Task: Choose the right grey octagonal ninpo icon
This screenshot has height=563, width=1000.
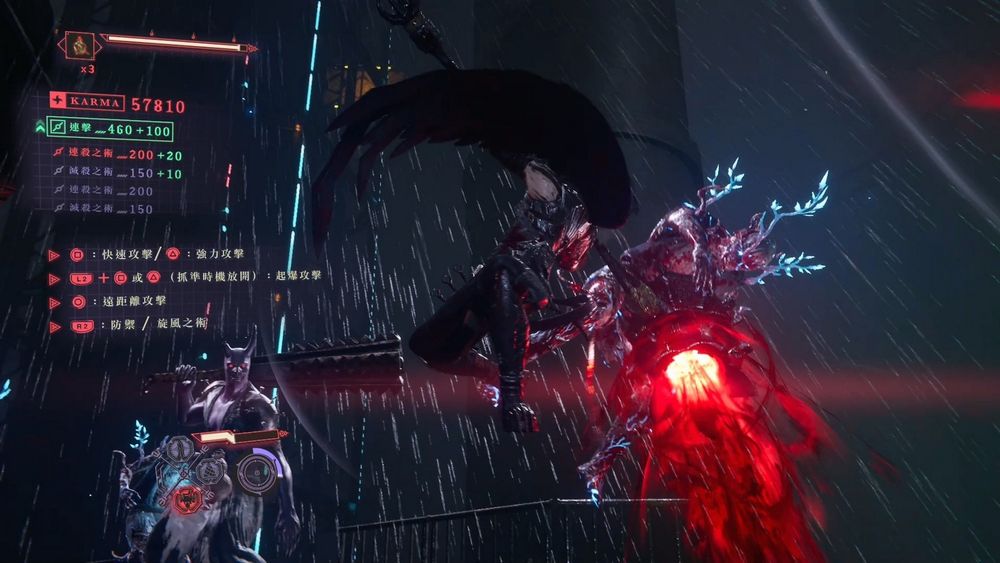Action: pyautogui.click(x=208, y=470)
